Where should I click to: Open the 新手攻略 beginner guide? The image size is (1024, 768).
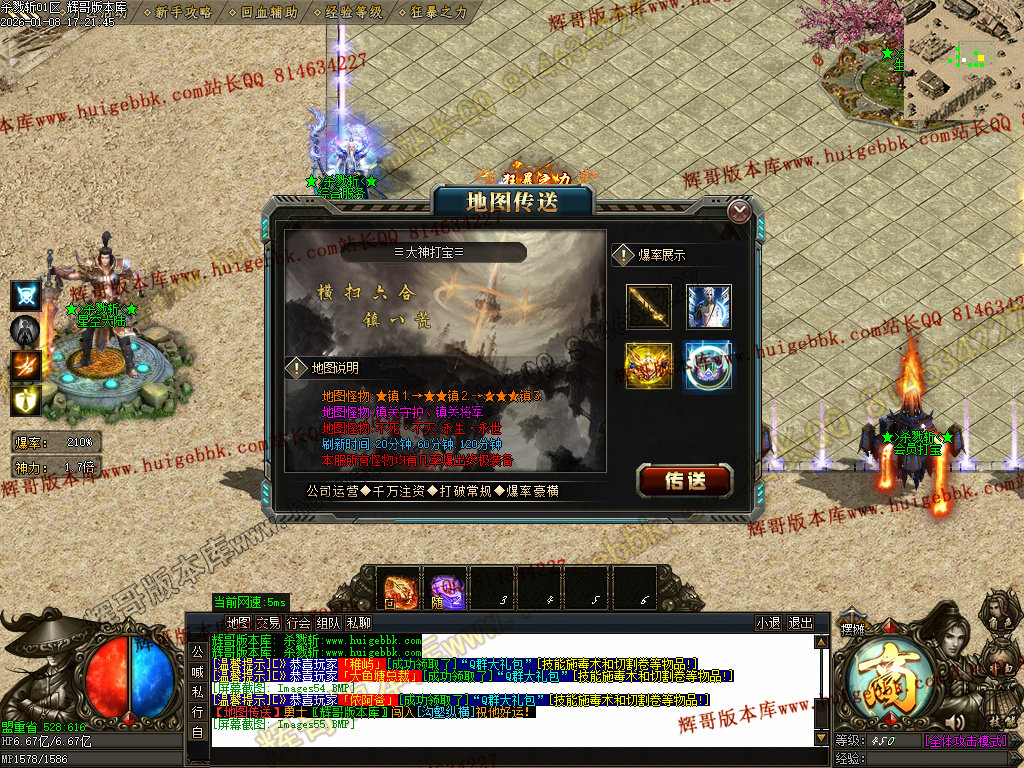[x=184, y=13]
